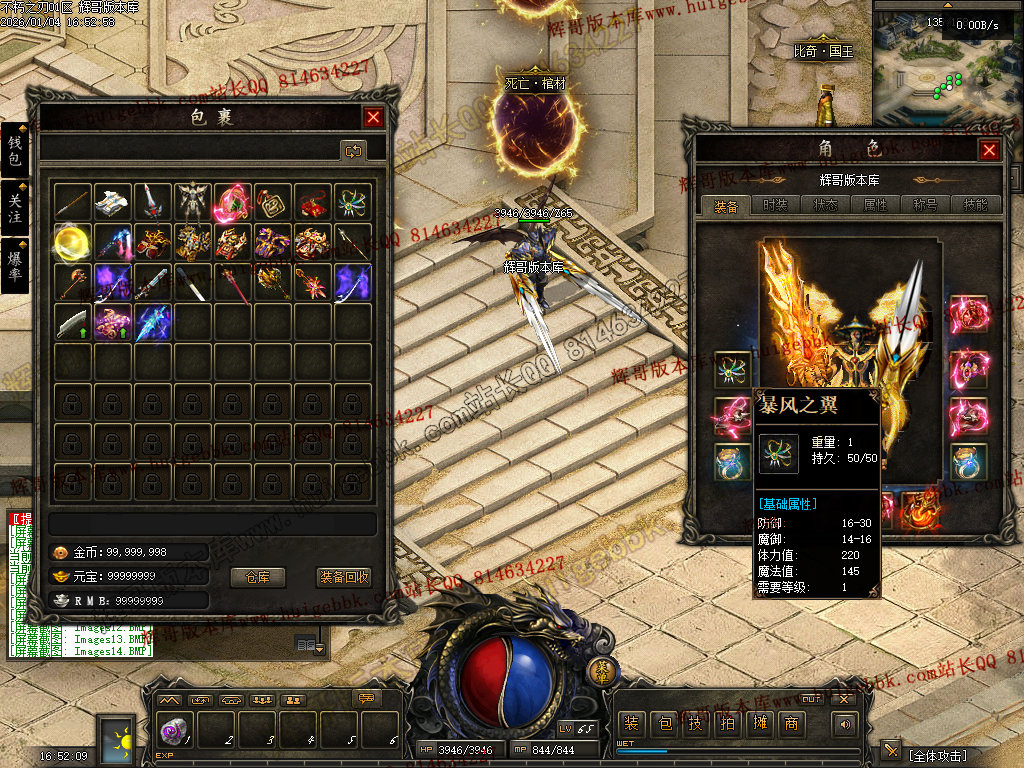This screenshot has height=768, width=1024.
Task: Sort the bag with the refresh arrows button
Action: [353, 151]
